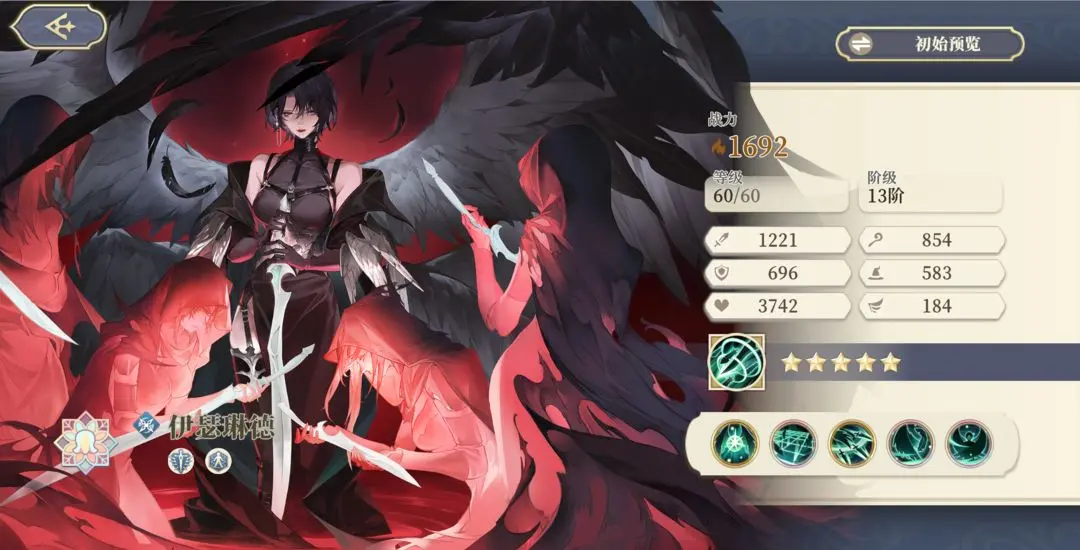Check the wing stat showing 184
Viewport: 1080px width, 550px height.
[931, 306]
